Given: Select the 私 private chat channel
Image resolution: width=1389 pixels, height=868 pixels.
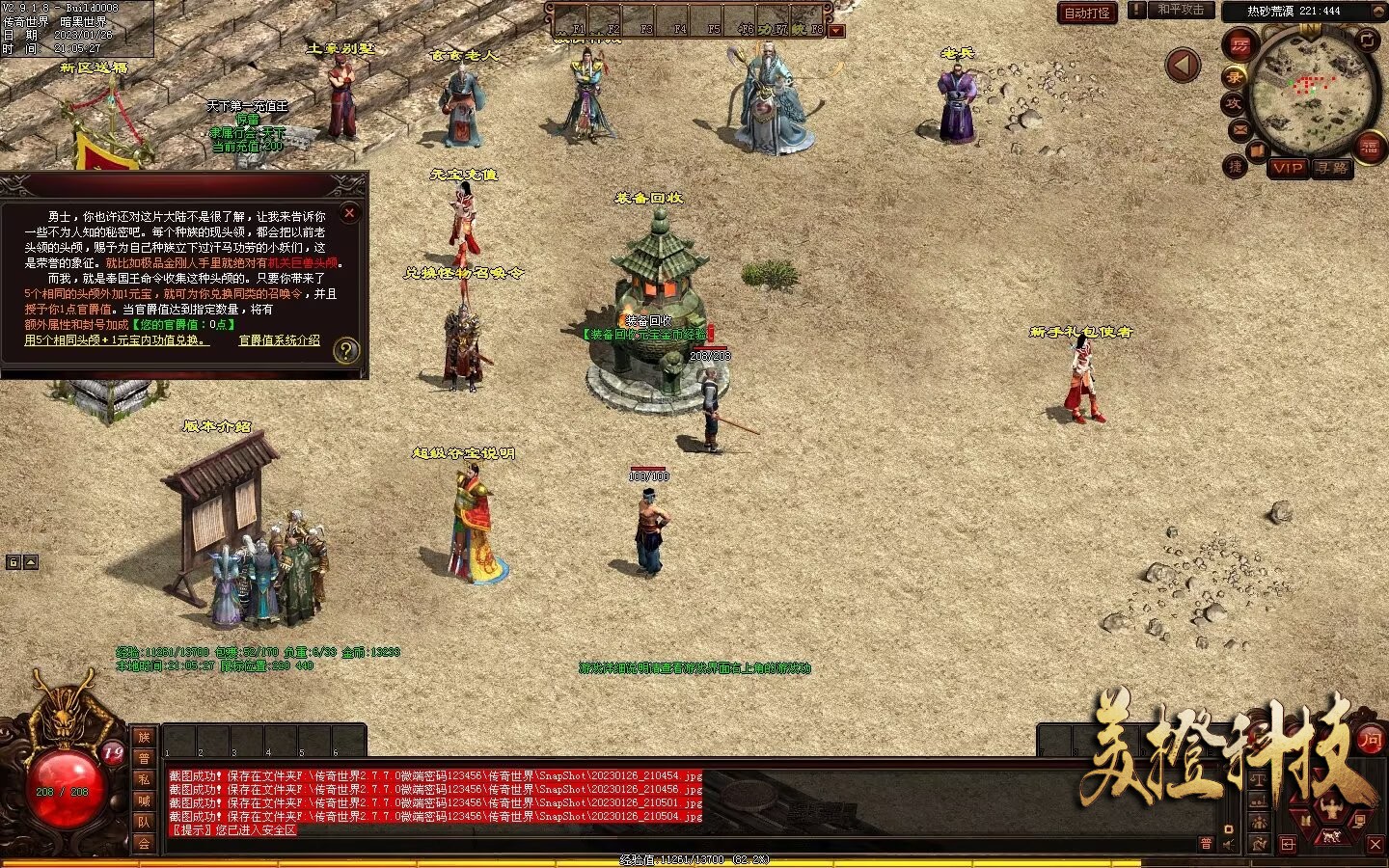Looking at the screenshot, I should [144, 779].
